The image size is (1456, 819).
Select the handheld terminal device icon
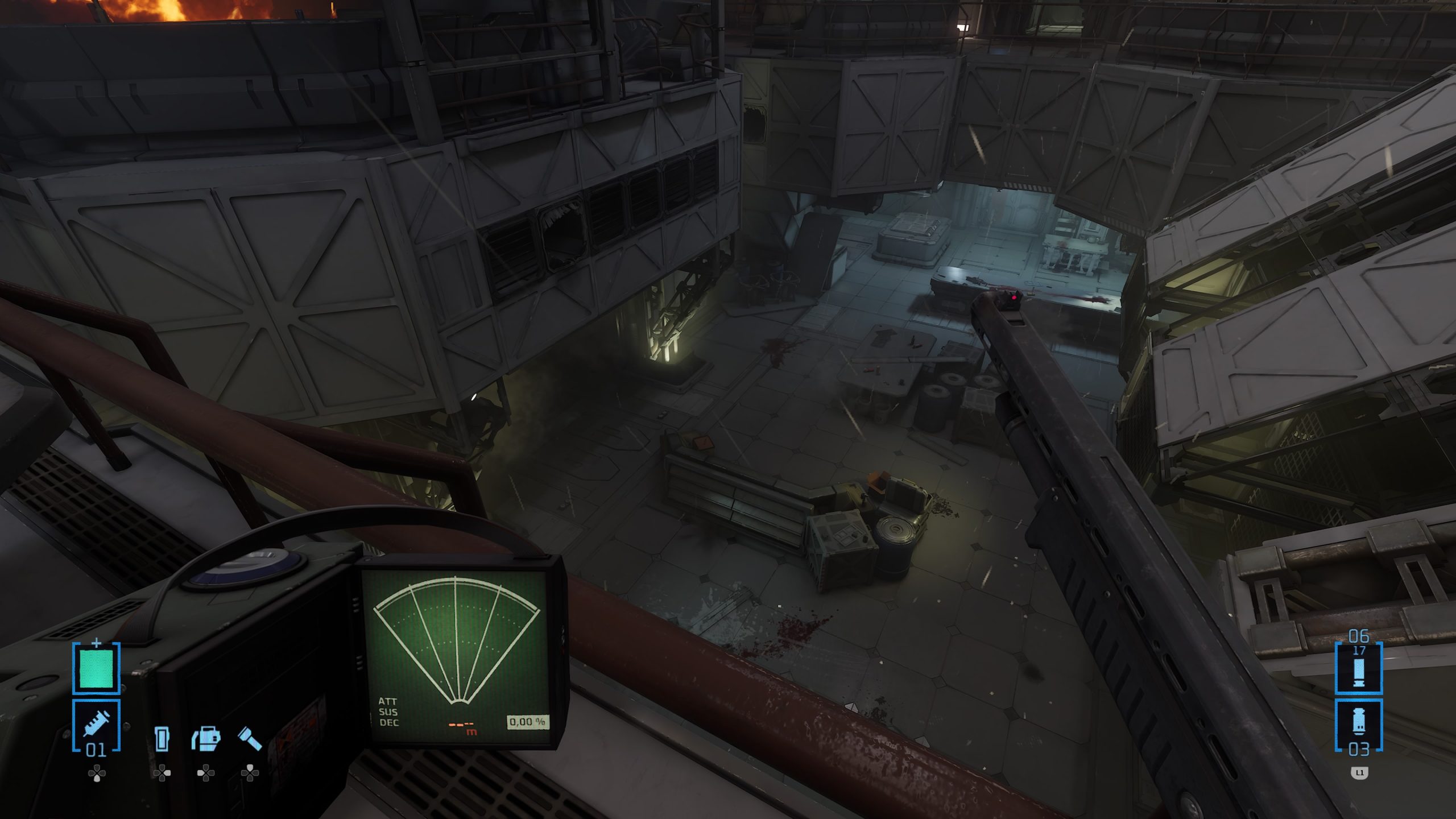[162, 738]
